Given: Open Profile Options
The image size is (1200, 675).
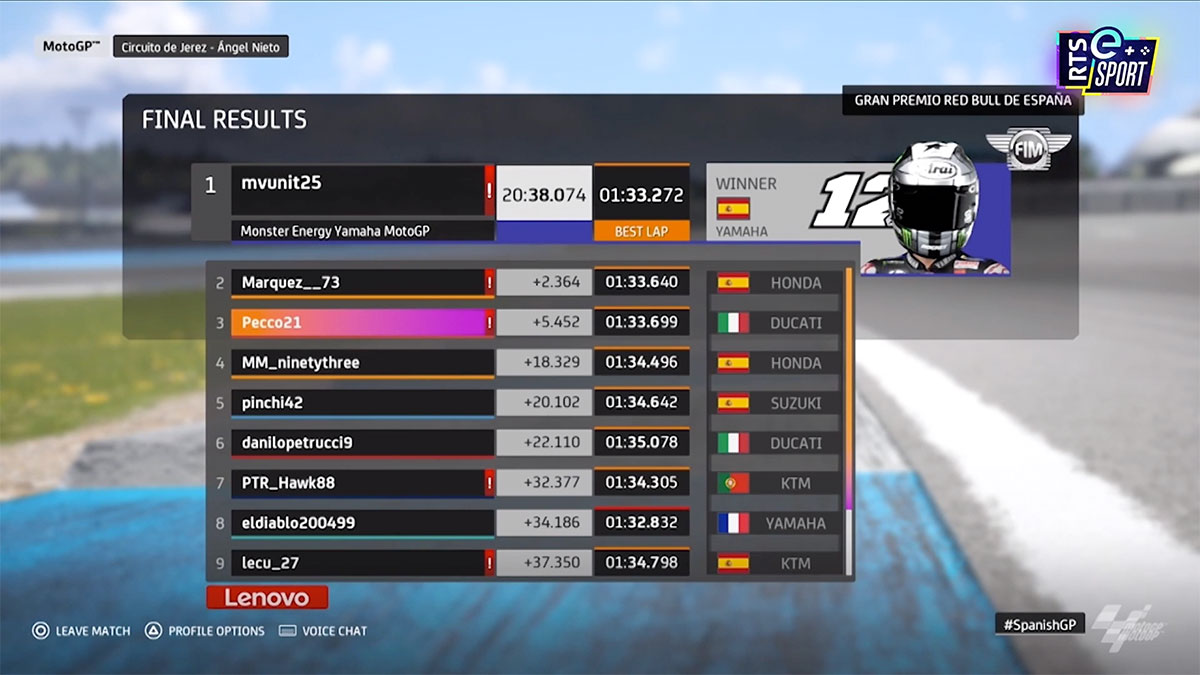Looking at the screenshot, I should point(205,631).
